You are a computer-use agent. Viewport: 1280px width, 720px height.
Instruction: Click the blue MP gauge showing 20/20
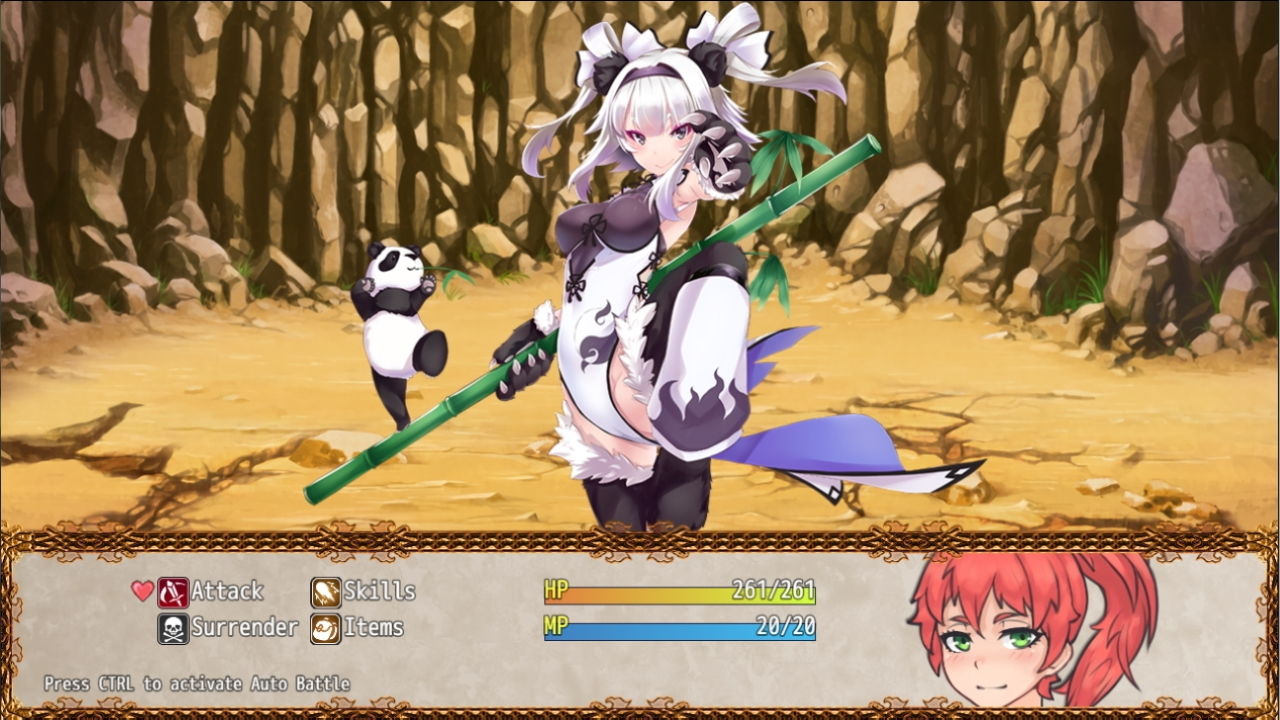pyautogui.click(x=680, y=628)
